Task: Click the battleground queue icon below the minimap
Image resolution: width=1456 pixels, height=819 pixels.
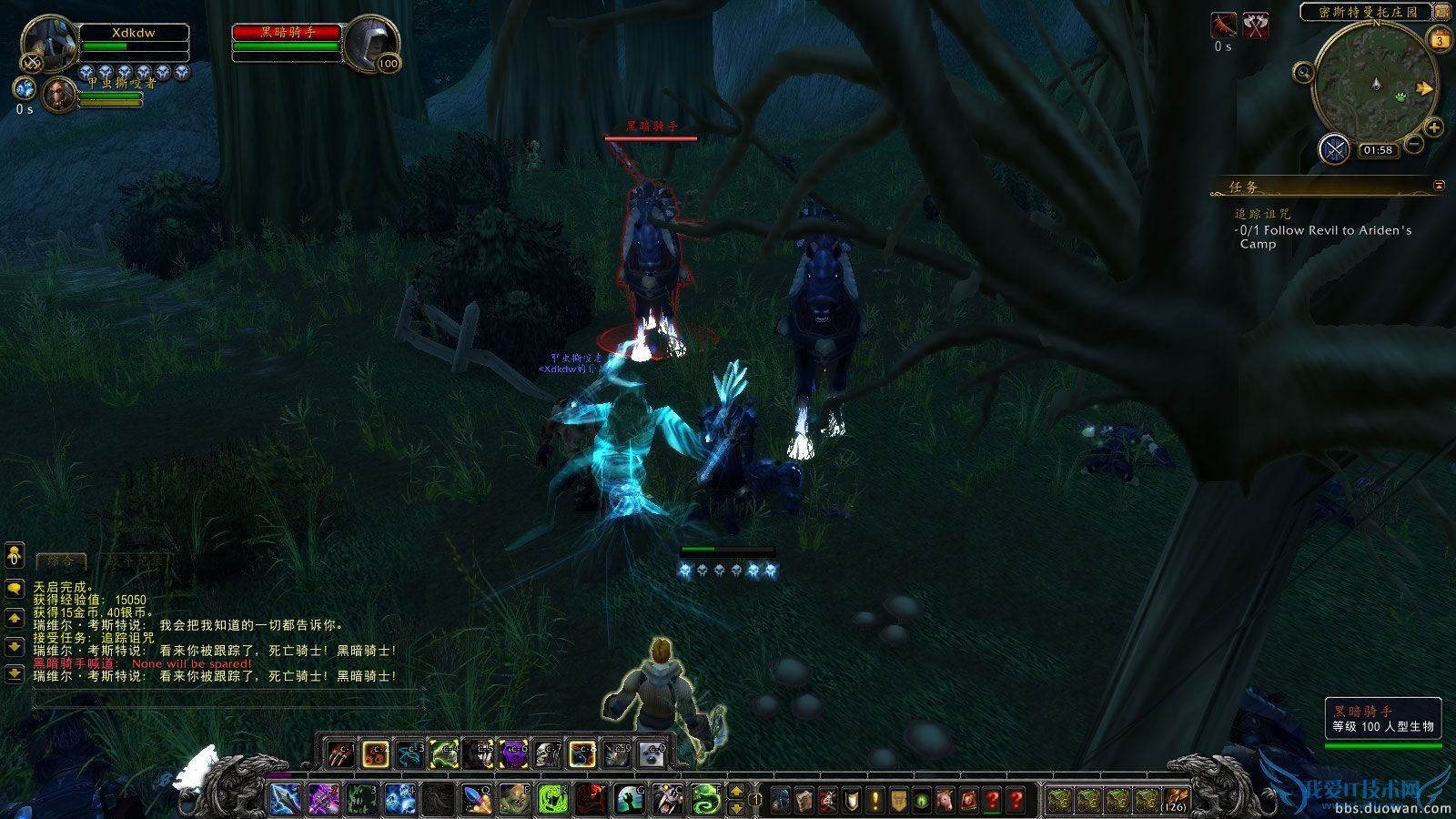Action: (1334, 148)
